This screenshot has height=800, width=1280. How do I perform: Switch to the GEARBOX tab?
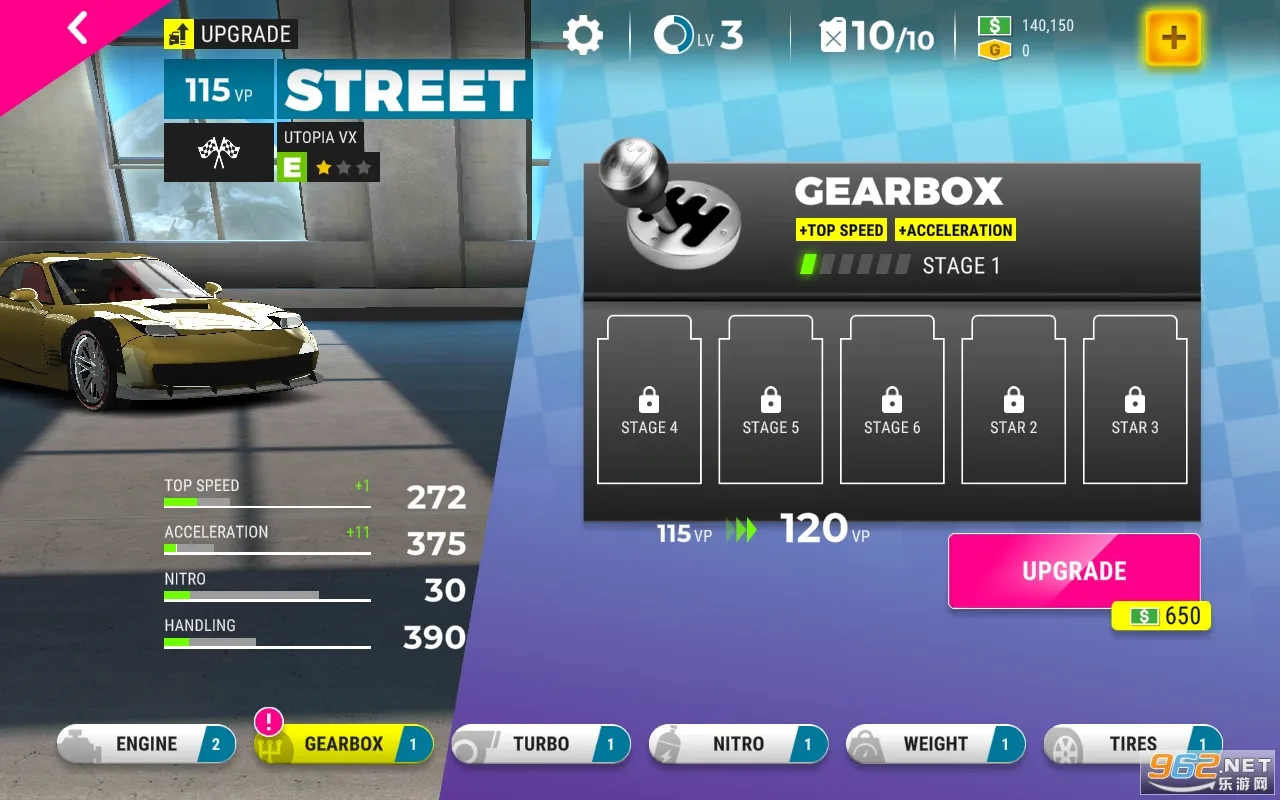pyautogui.click(x=342, y=743)
